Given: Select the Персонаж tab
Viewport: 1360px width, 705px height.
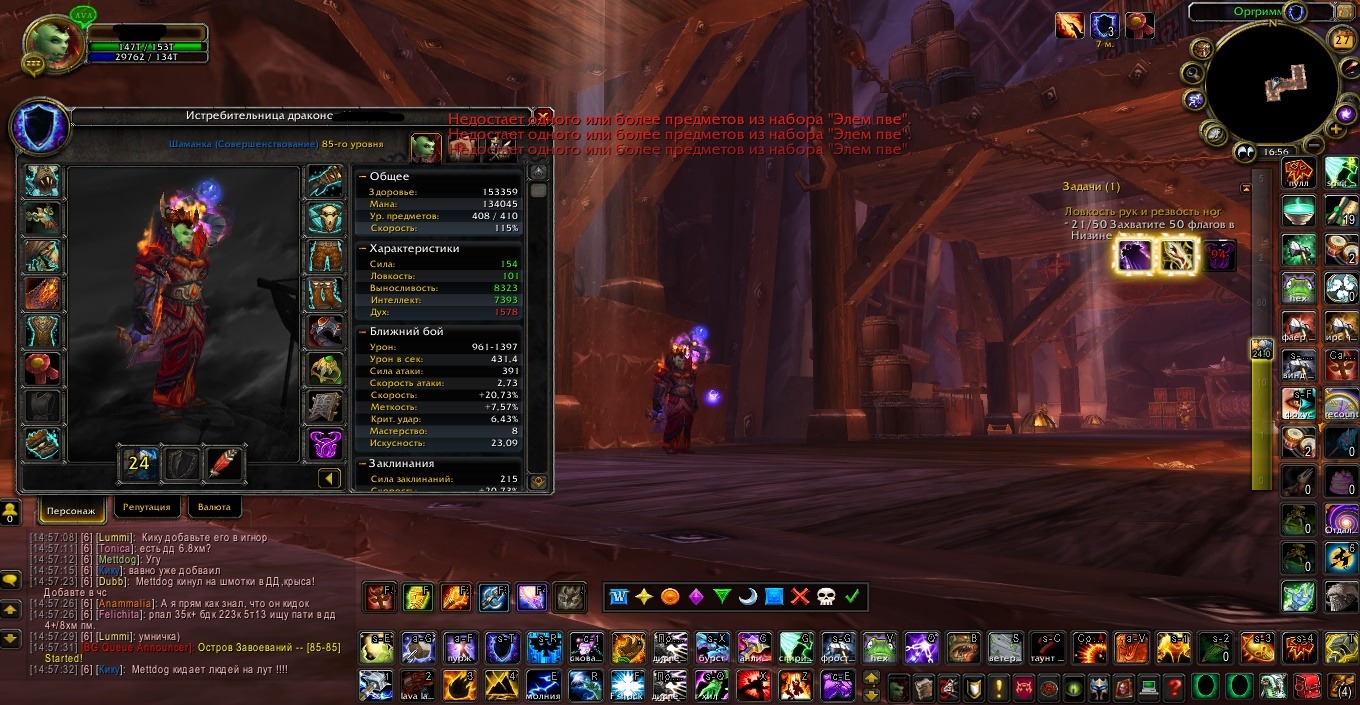Looking at the screenshot, I should (72, 509).
